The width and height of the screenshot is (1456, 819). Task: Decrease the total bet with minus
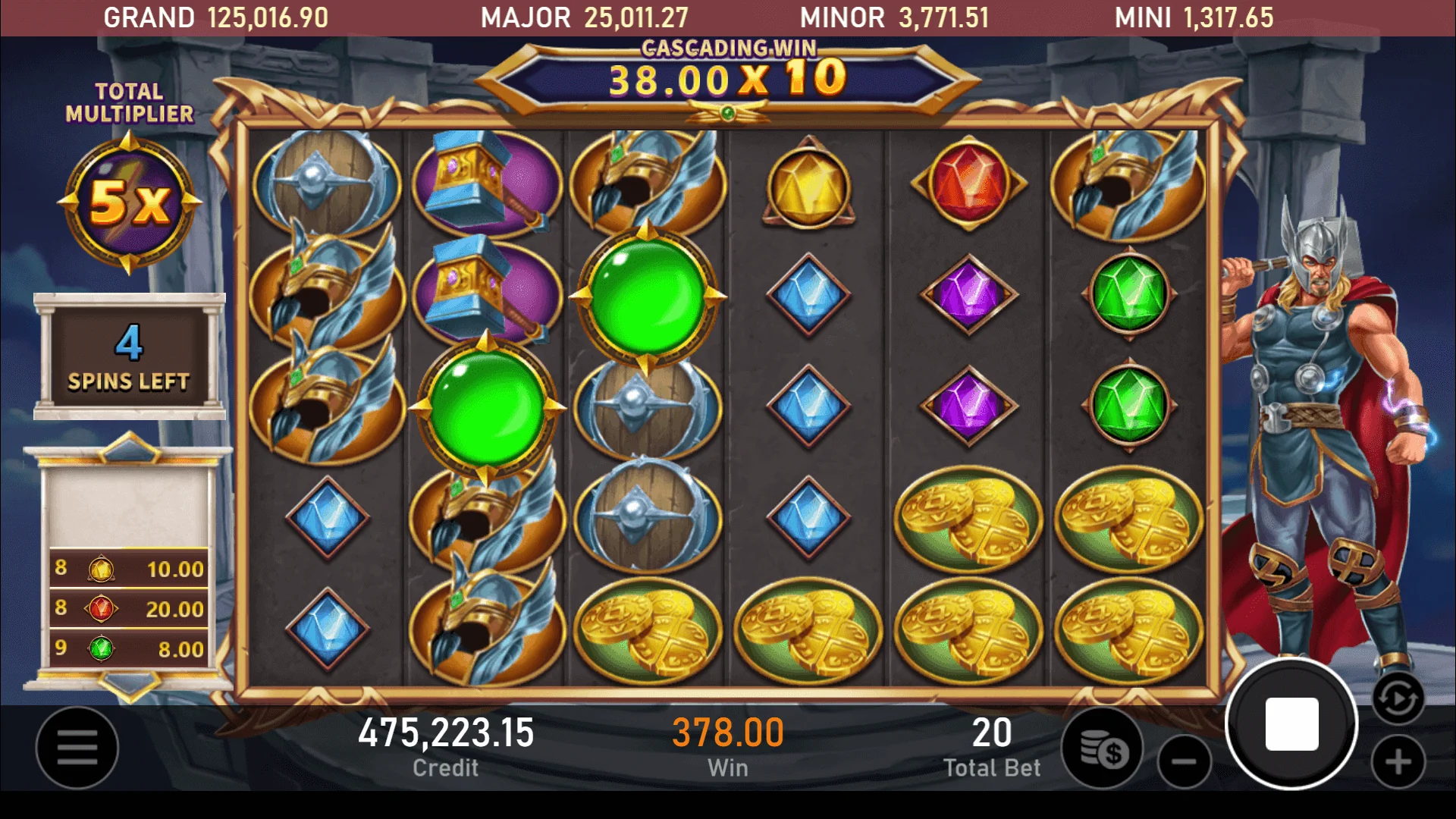click(1184, 761)
